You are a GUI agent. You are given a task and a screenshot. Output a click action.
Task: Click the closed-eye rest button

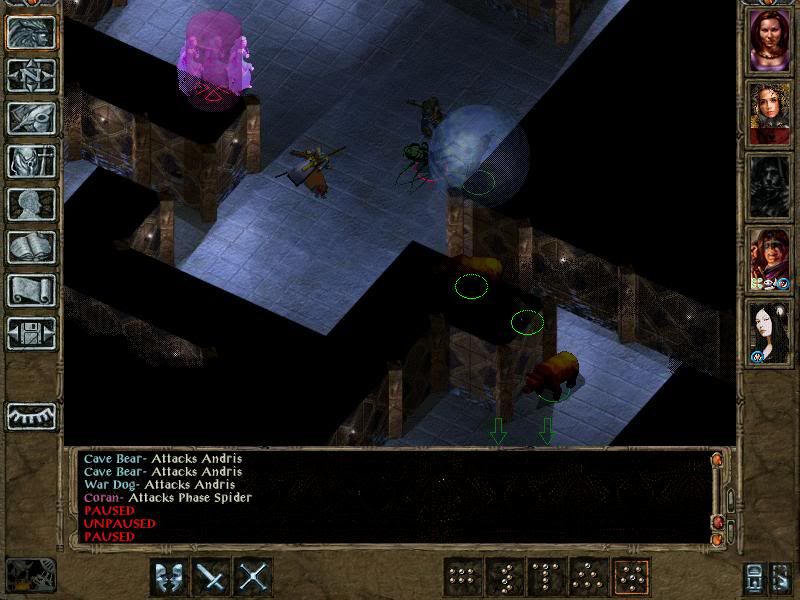point(31,415)
